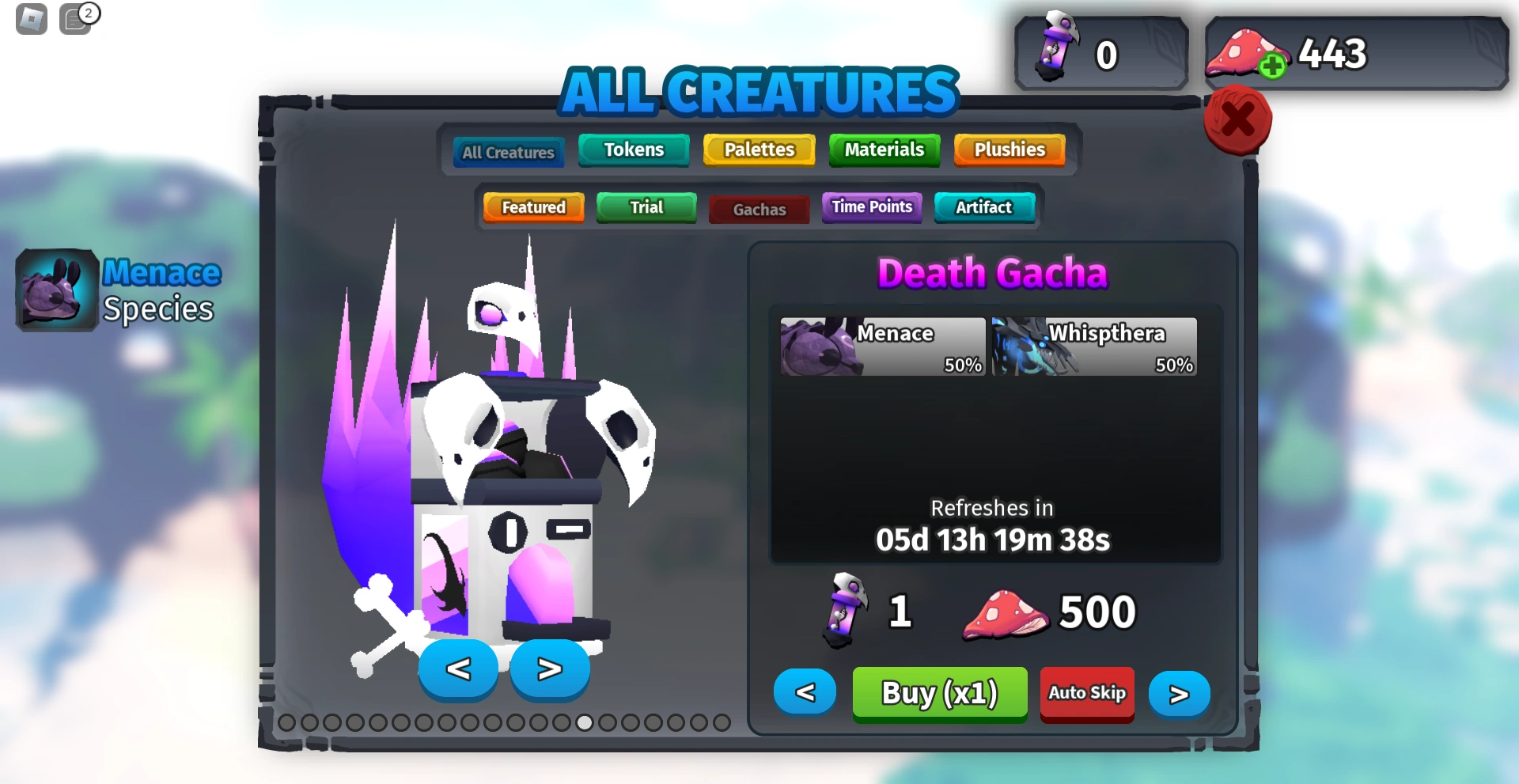Click the purple token icon beside the 1 cost
This screenshot has width=1519, height=784.
[x=847, y=609]
